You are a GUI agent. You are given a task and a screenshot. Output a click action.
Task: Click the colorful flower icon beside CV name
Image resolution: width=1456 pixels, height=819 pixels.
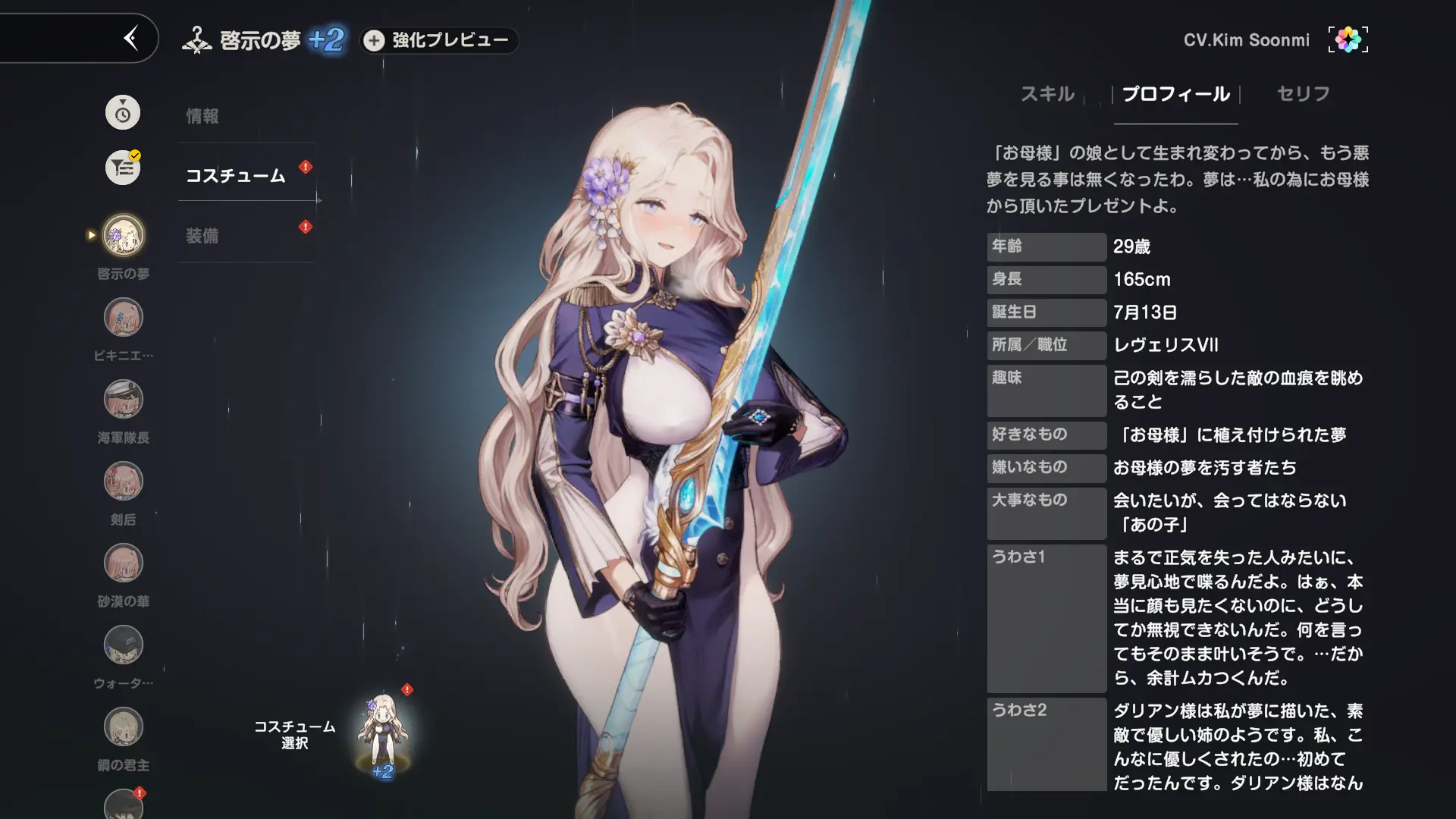(x=1348, y=39)
